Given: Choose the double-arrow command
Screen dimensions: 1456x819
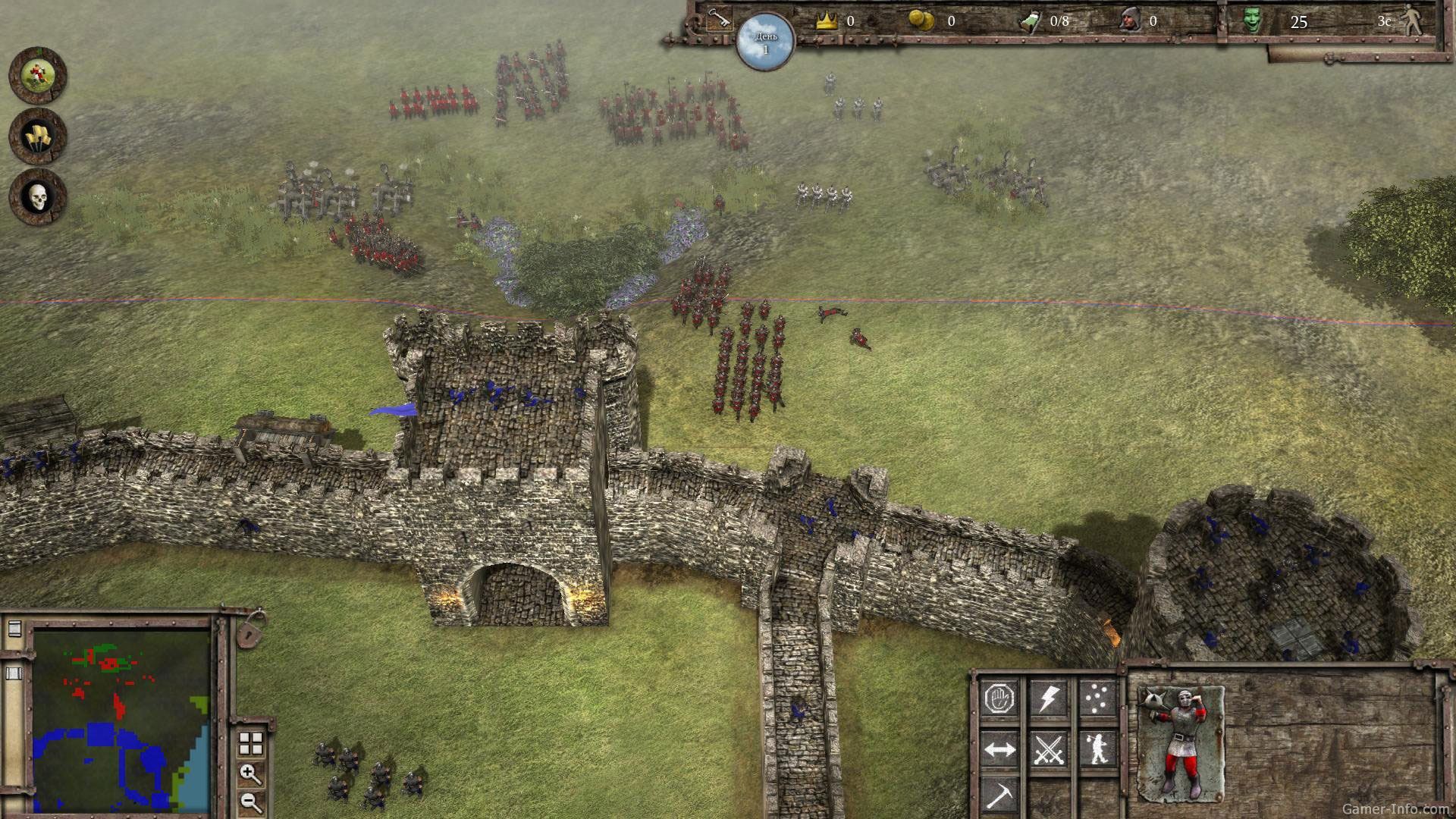Looking at the screenshot, I should pyautogui.click(x=999, y=750).
